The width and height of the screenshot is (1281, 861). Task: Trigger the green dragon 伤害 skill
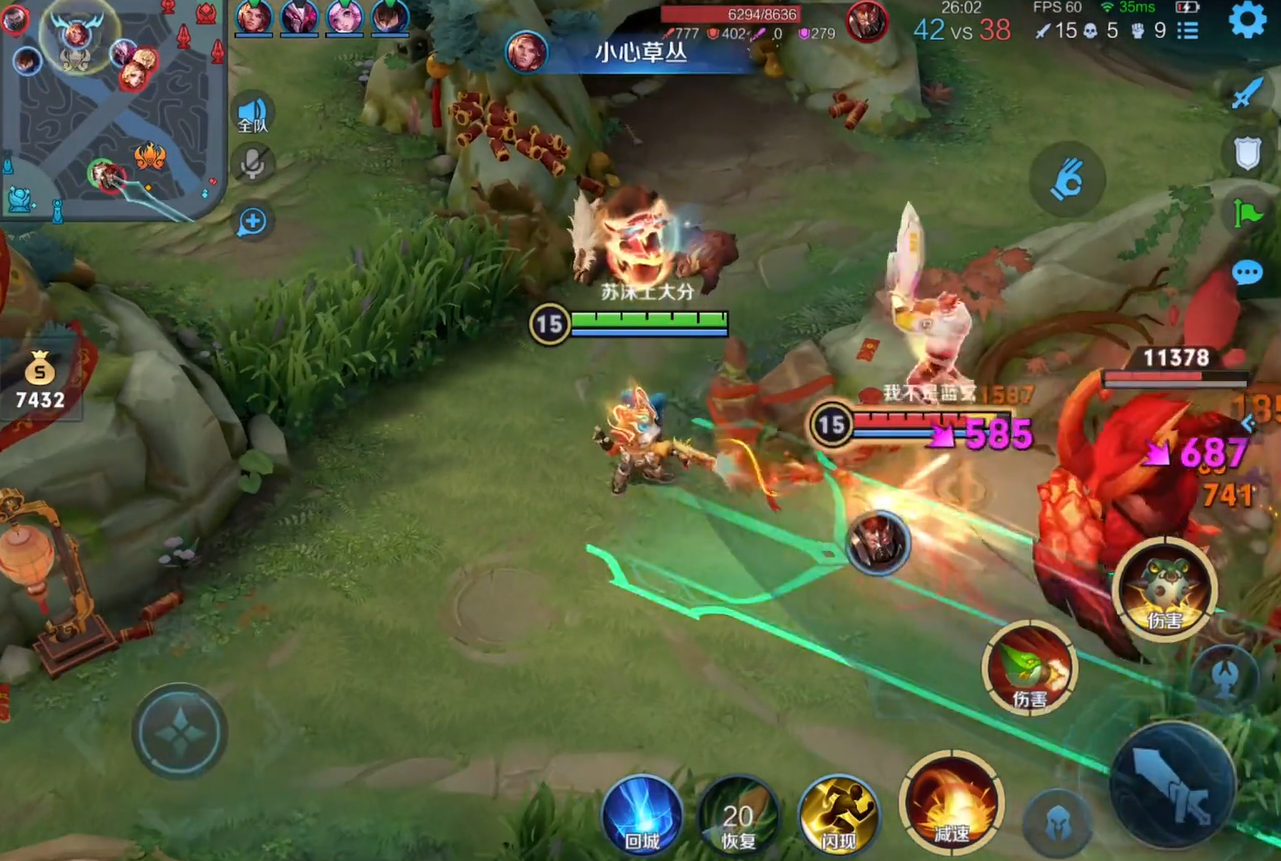click(x=1029, y=667)
